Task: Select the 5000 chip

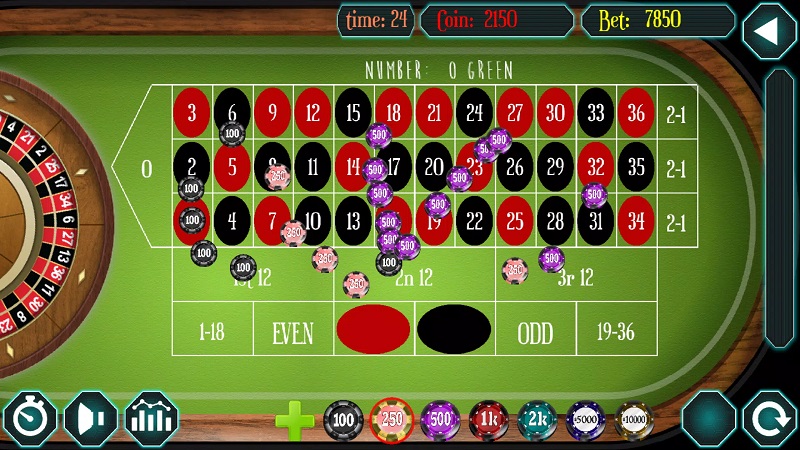Action: tap(585, 419)
